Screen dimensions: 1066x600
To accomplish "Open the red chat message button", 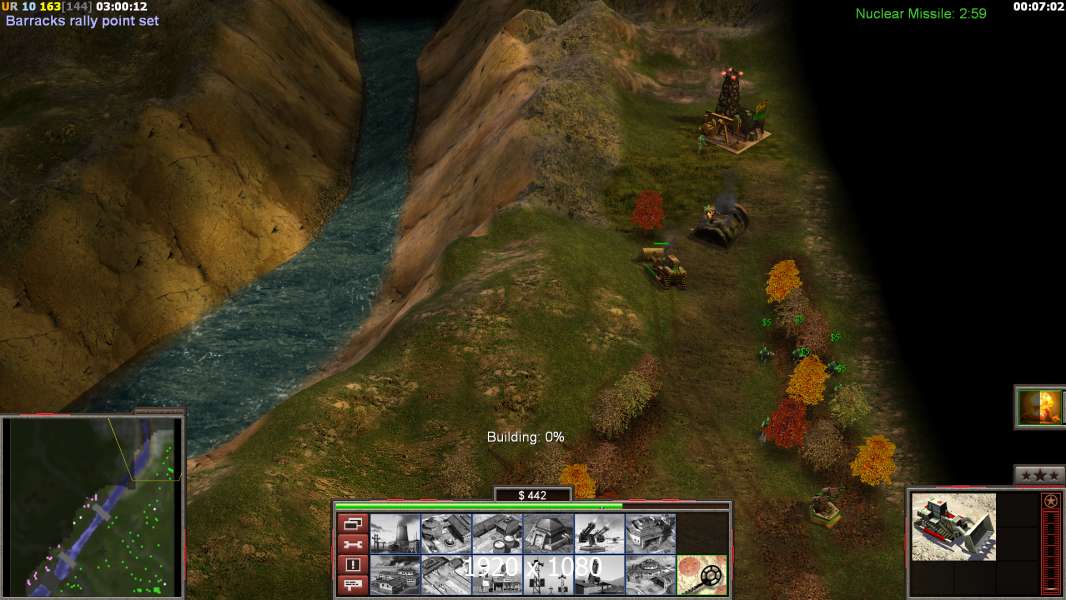I will [x=352, y=584].
